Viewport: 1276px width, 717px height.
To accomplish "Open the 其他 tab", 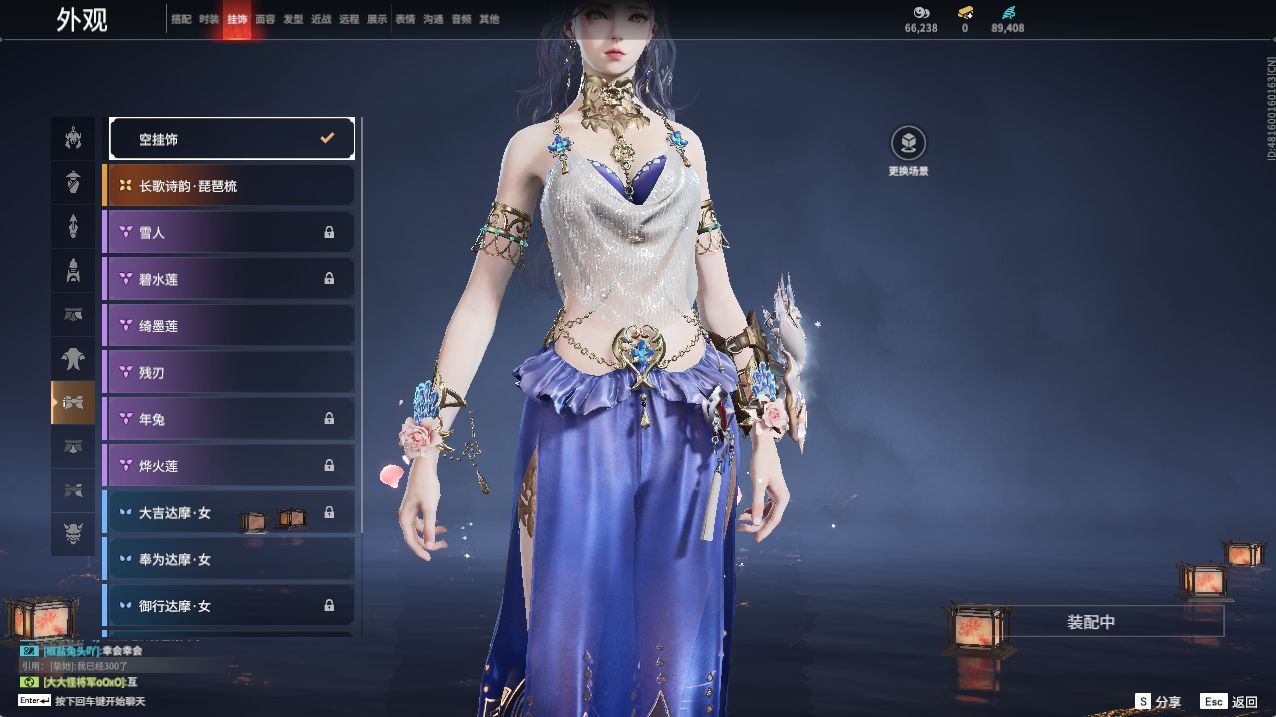I will tap(489, 19).
